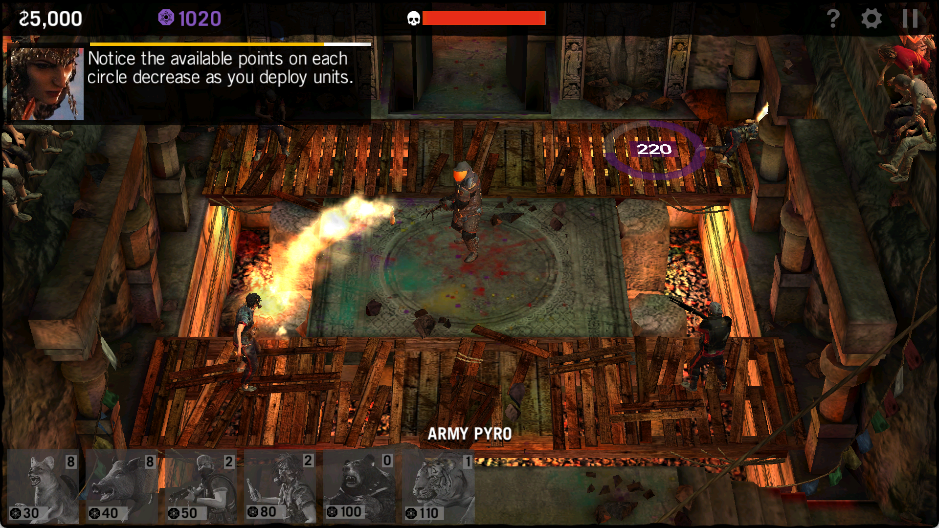Tap the tutorial advisor portrait
The image size is (939, 528).
coord(46,82)
